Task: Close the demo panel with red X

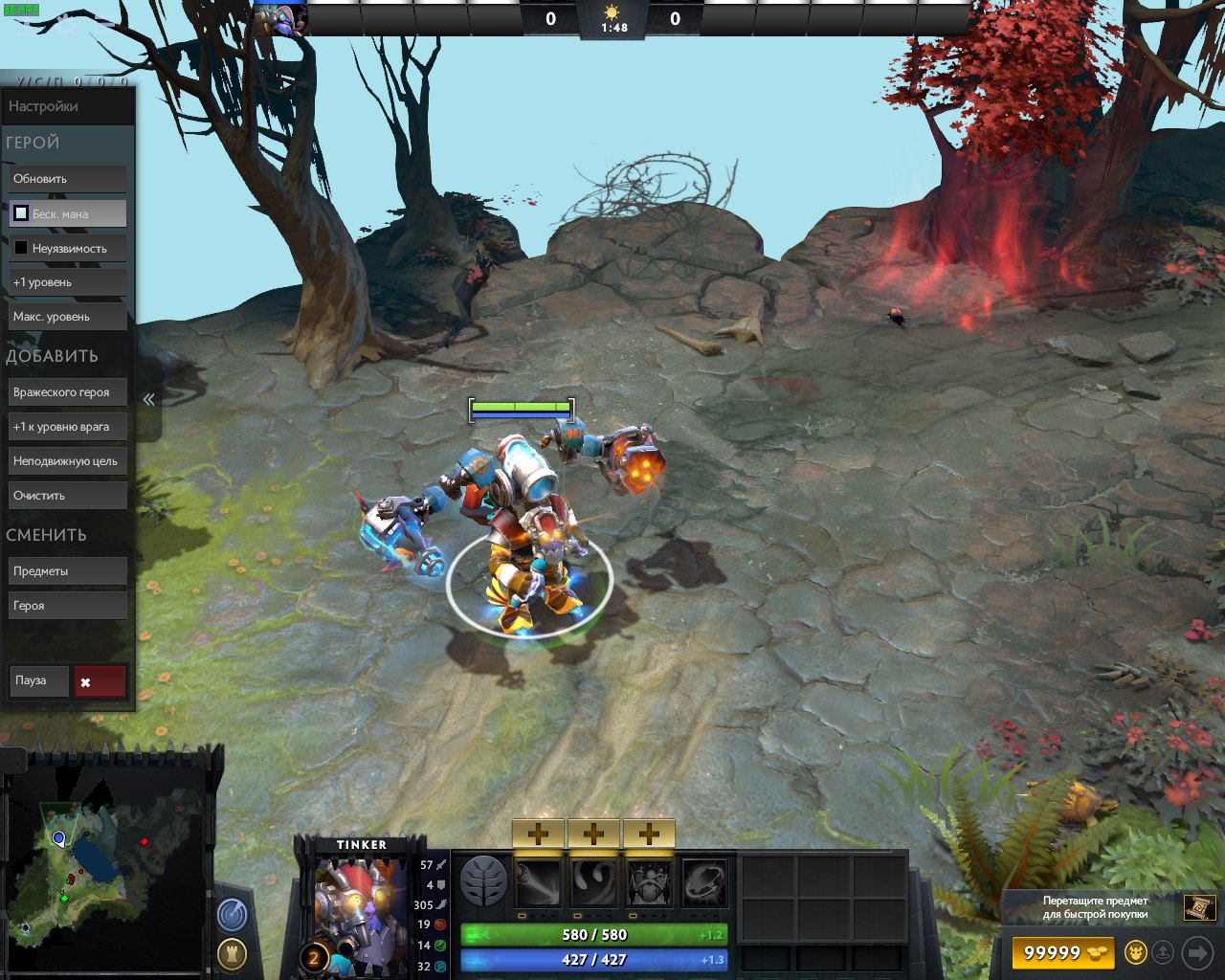Action: pyautogui.click(x=99, y=681)
